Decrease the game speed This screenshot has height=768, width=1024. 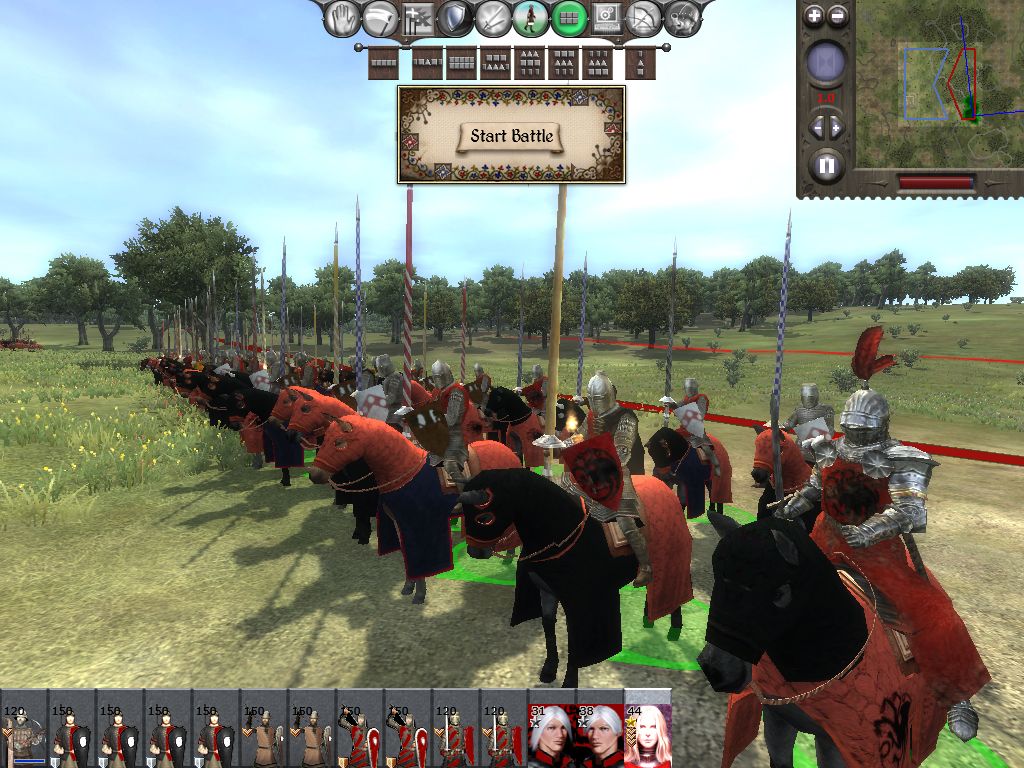(x=815, y=128)
